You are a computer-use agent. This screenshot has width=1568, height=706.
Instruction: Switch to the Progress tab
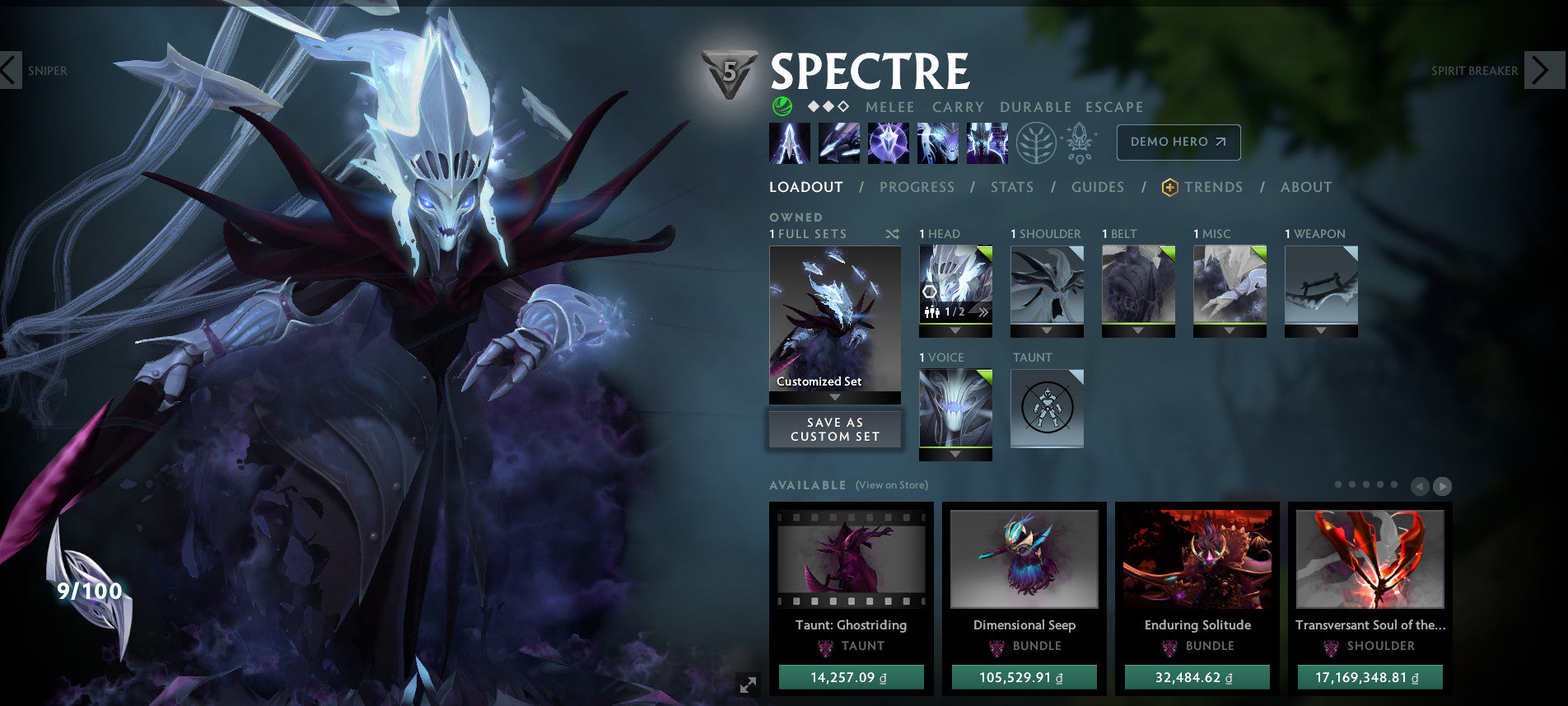tap(917, 187)
